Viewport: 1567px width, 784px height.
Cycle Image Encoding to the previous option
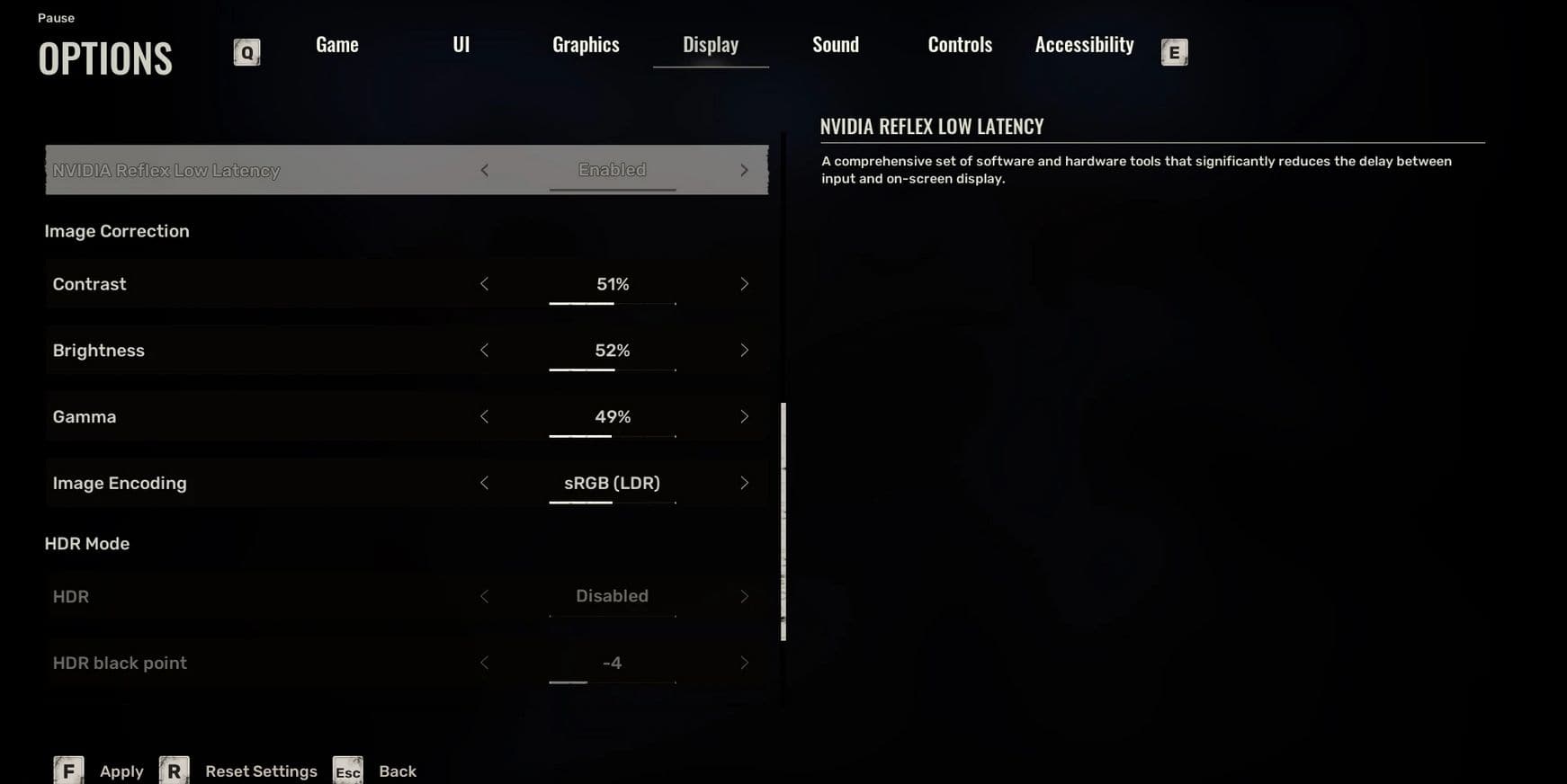point(484,484)
